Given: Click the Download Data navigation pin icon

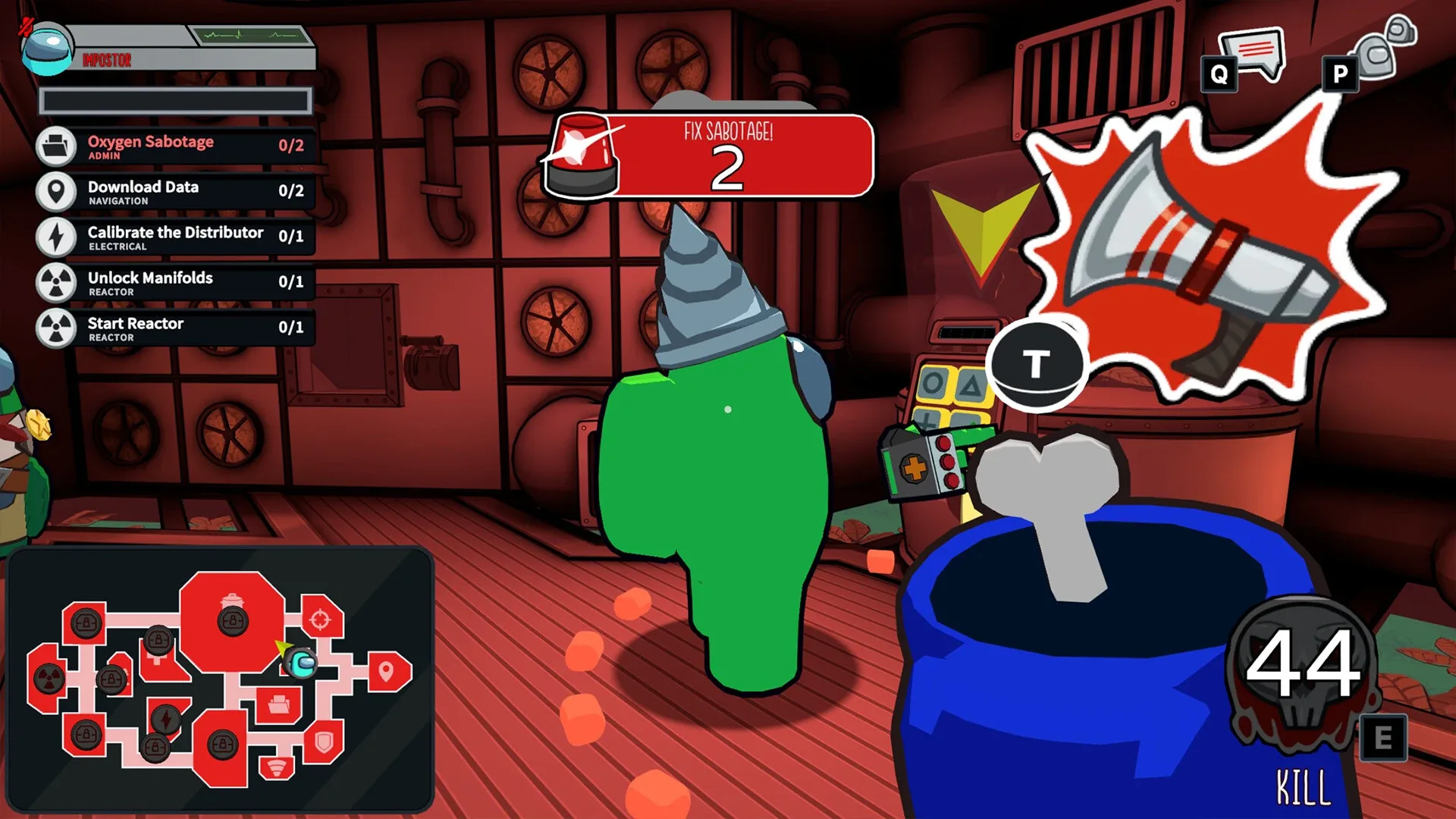Looking at the screenshot, I should point(55,193).
